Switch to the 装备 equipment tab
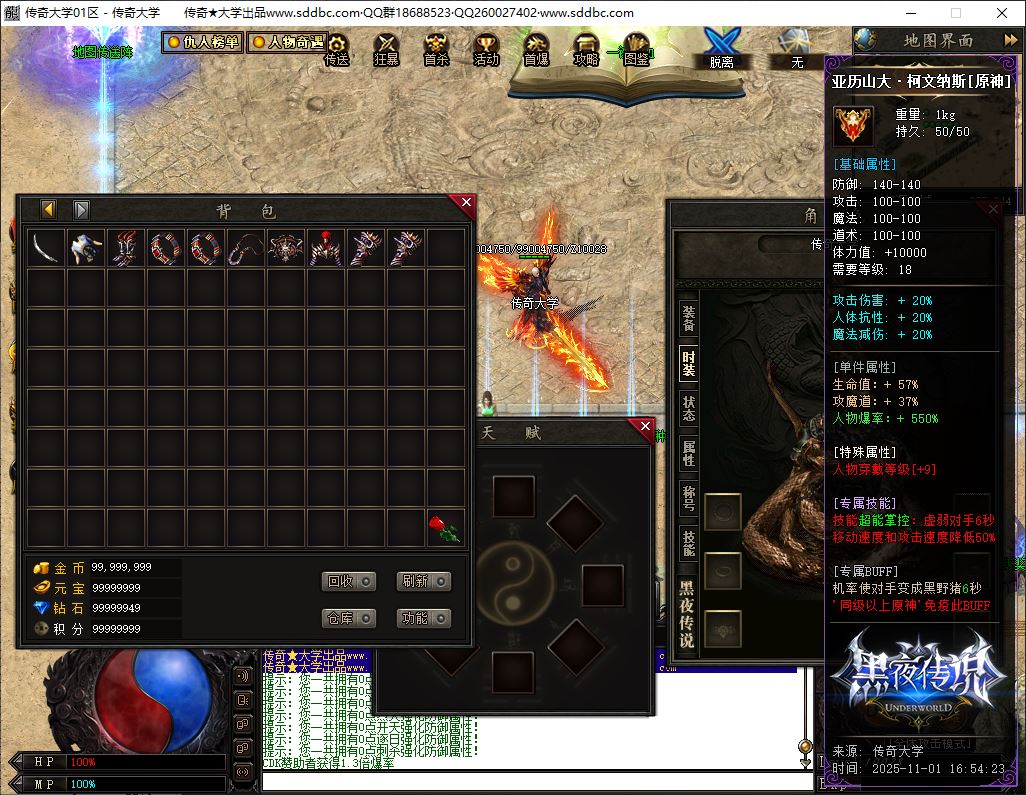Viewport: 1026px width, 795px height. click(689, 318)
